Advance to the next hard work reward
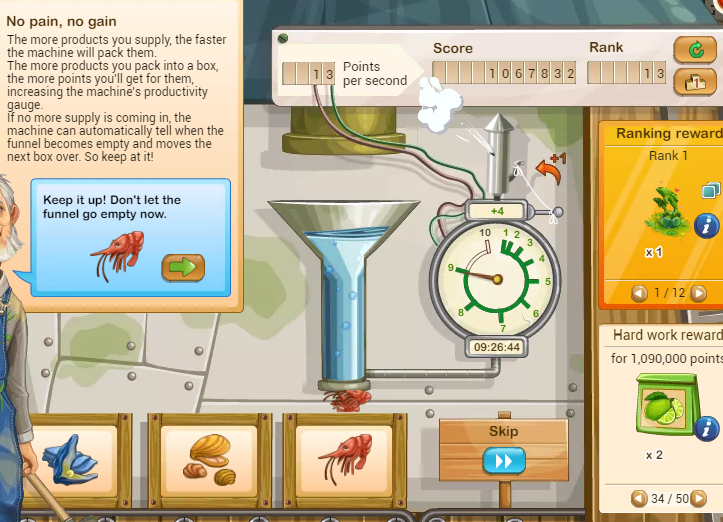 [x=700, y=498]
